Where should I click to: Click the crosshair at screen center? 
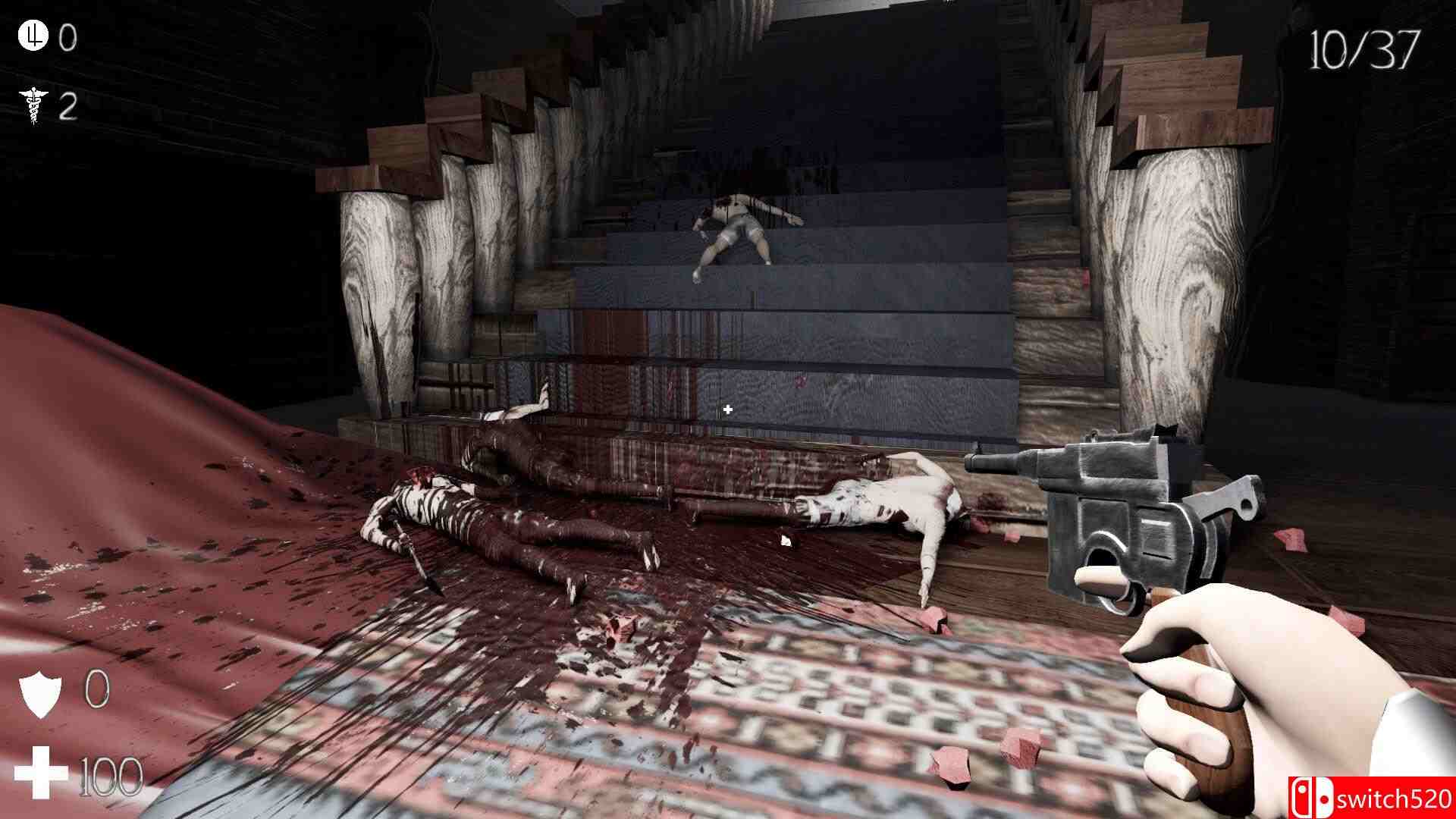tap(727, 409)
